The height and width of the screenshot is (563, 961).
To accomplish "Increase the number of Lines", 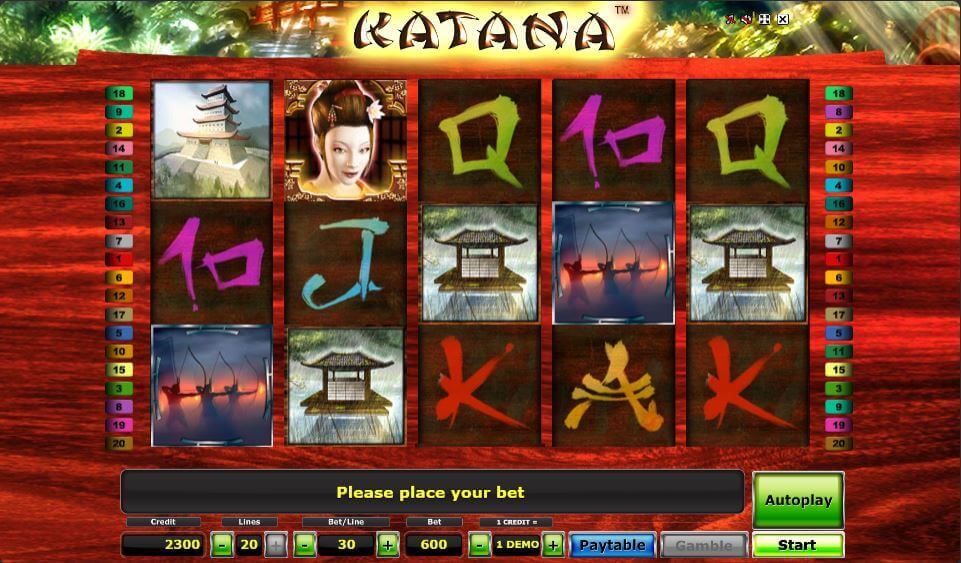I will [x=276, y=545].
